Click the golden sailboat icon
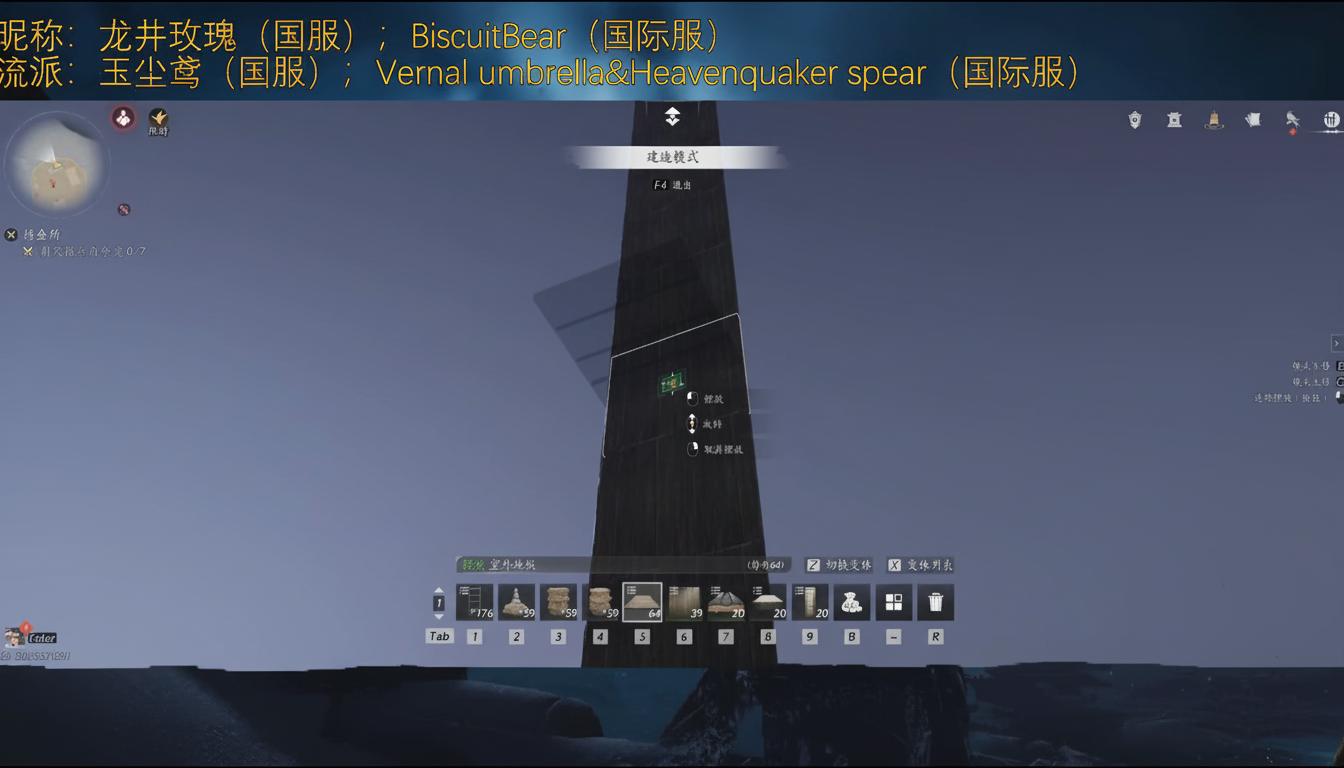Image resolution: width=1344 pixels, height=768 pixels. [x=1213, y=121]
